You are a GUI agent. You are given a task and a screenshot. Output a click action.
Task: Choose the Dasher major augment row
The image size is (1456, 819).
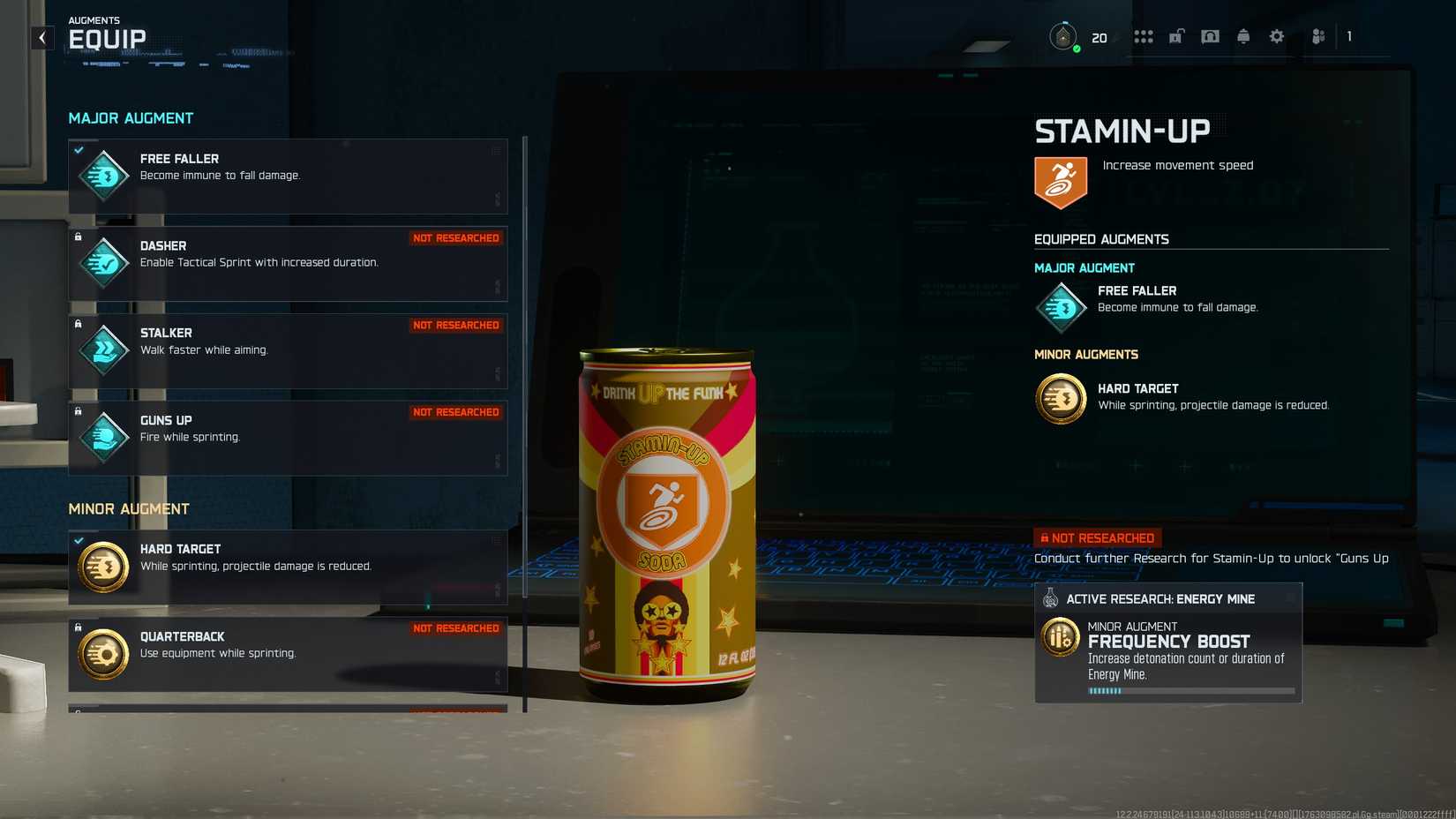point(288,263)
